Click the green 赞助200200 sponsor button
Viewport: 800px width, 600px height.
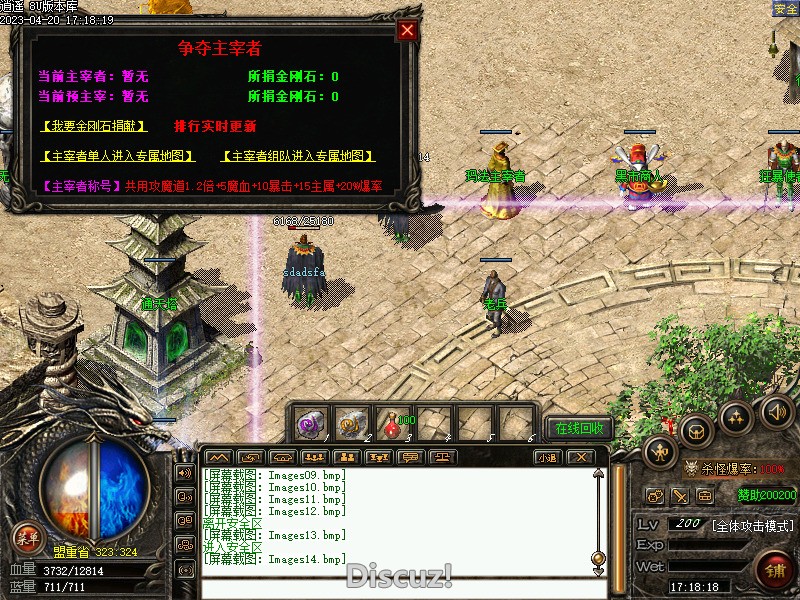[767, 495]
